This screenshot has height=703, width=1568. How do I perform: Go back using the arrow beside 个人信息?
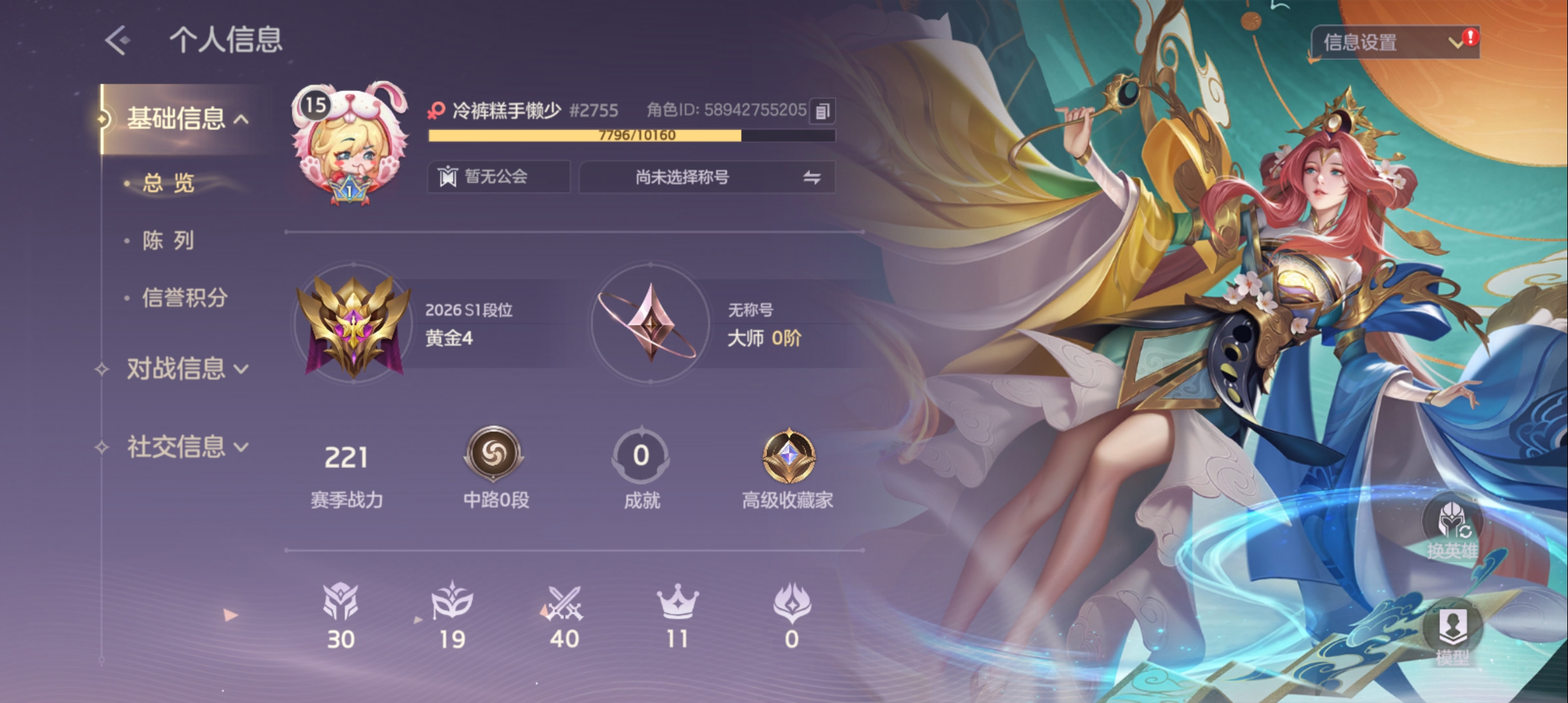pos(118,40)
